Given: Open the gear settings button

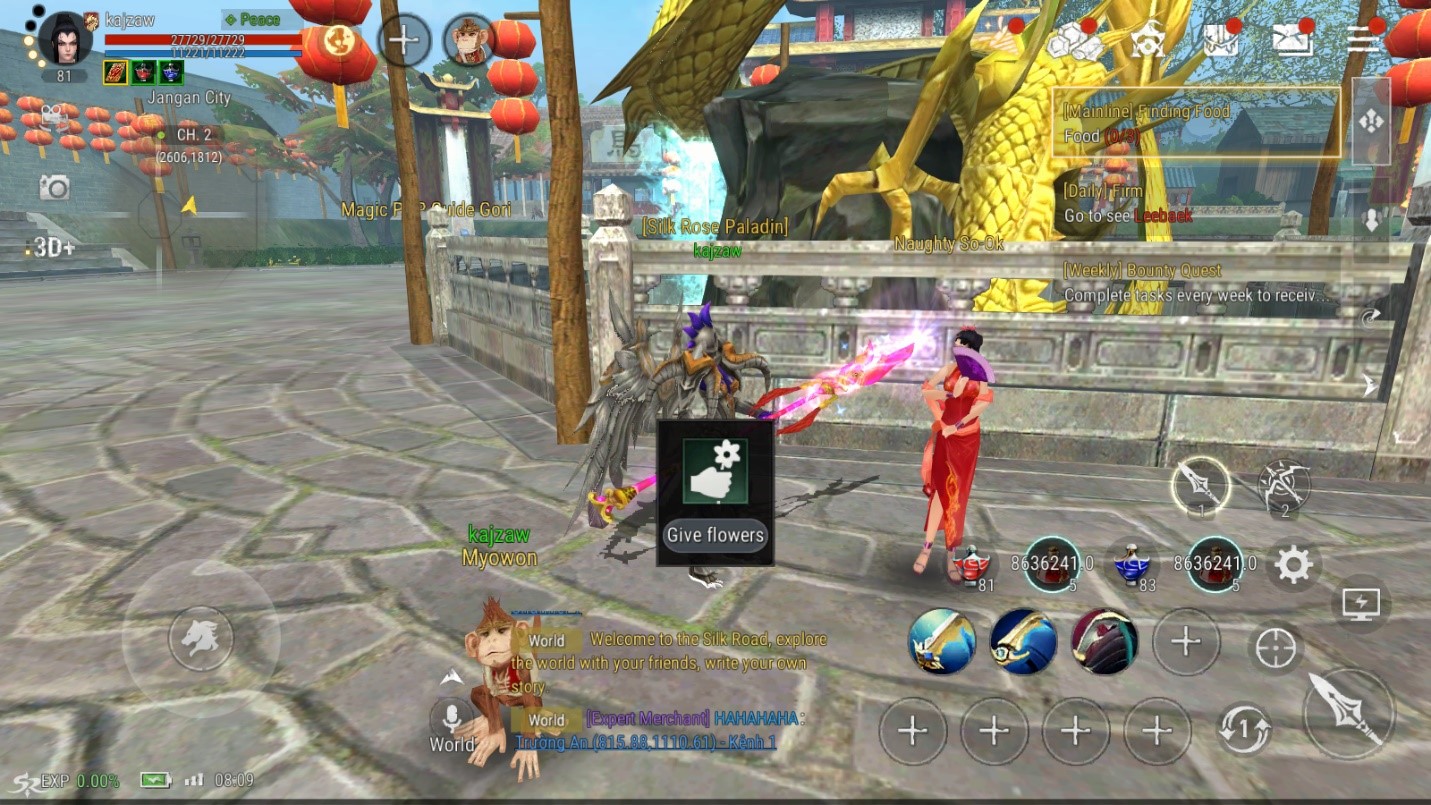Looking at the screenshot, I should (x=1293, y=566).
